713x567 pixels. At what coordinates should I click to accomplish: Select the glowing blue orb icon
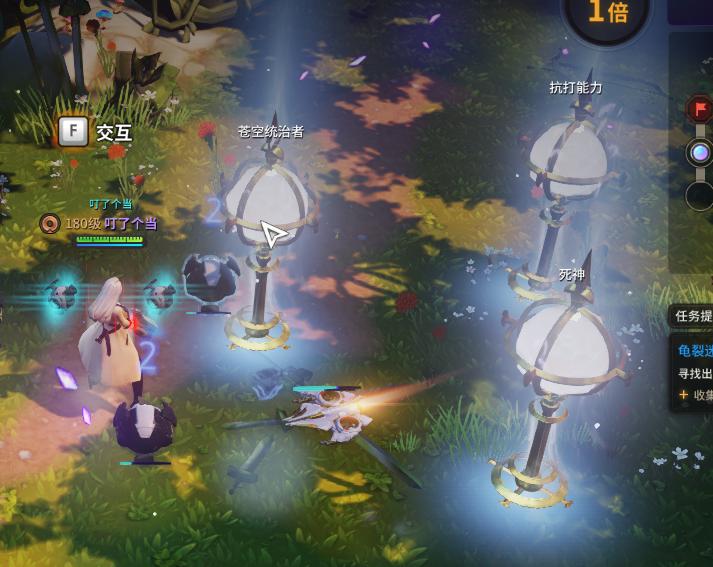699,153
